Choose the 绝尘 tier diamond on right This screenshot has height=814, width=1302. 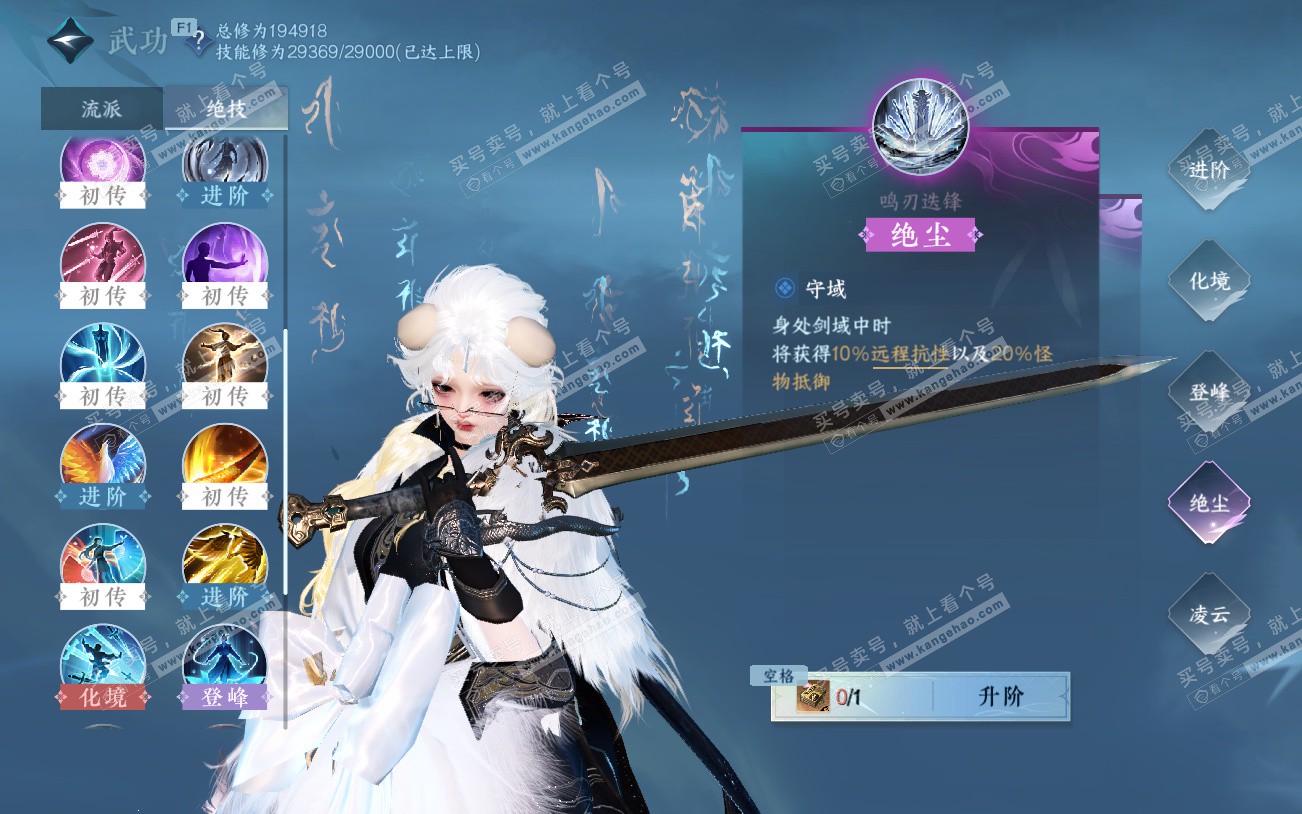point(1208,503)
